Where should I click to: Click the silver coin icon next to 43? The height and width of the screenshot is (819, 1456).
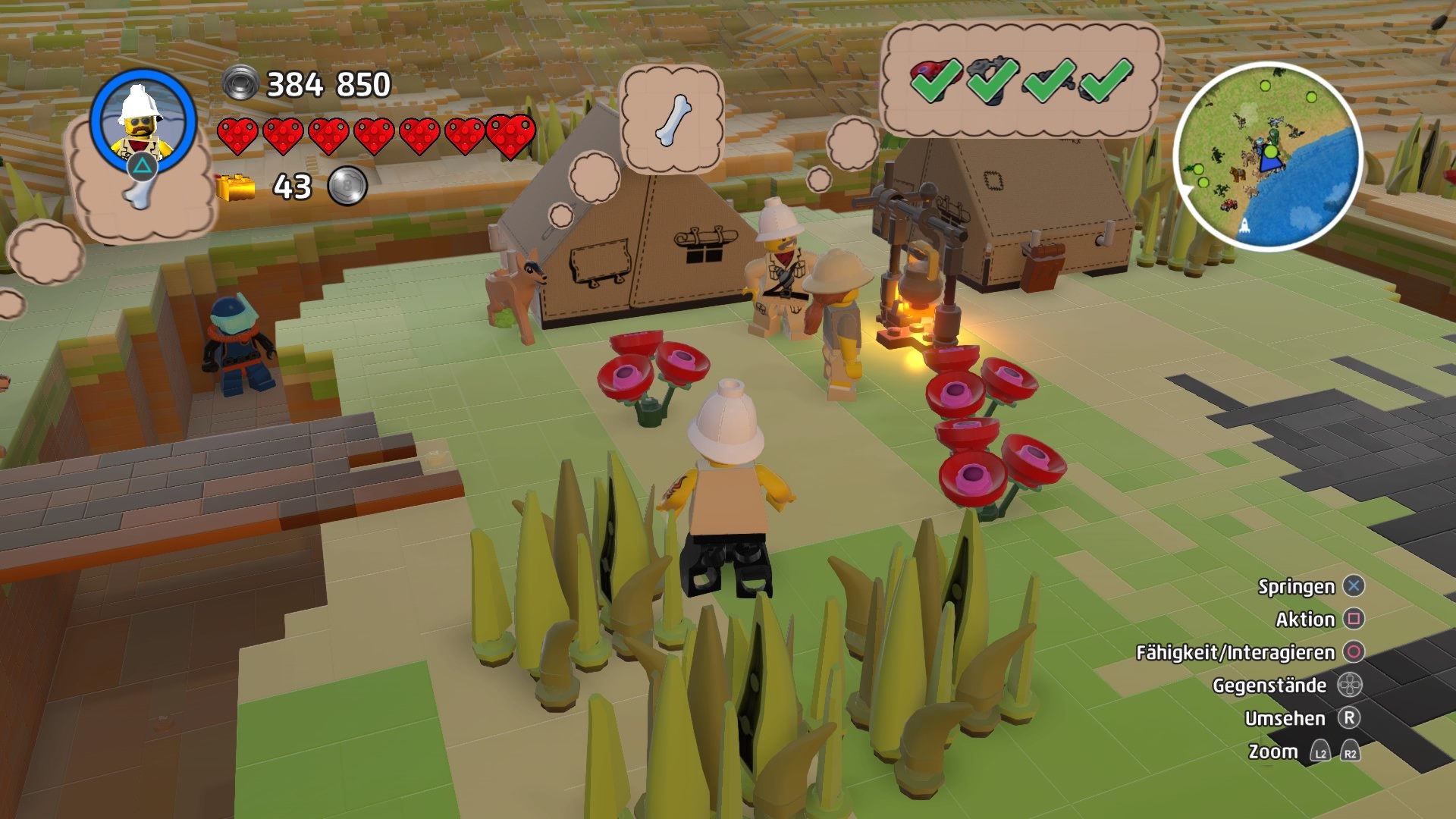coord(349,184)
